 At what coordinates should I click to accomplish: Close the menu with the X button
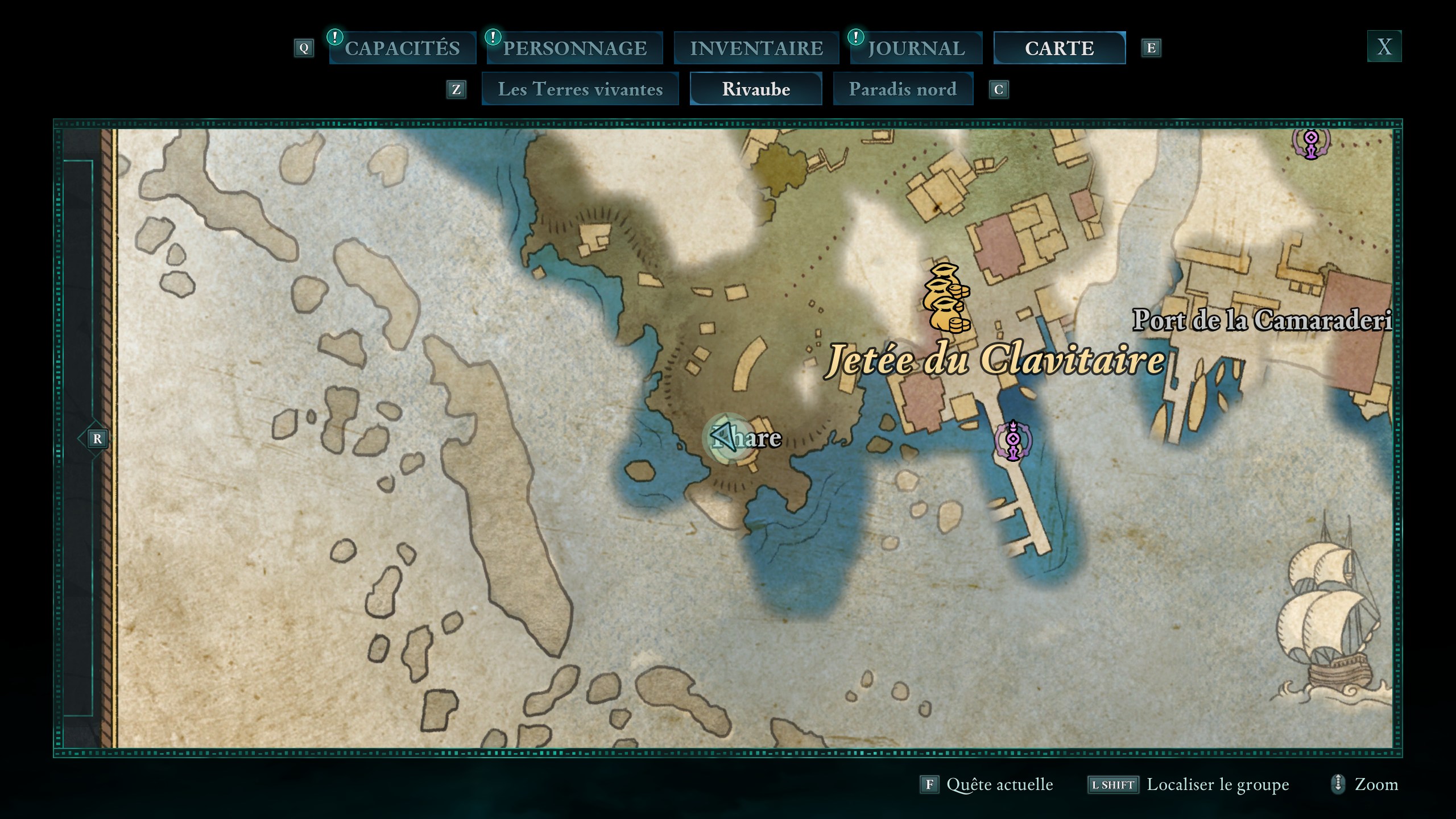coord(1384,46)
